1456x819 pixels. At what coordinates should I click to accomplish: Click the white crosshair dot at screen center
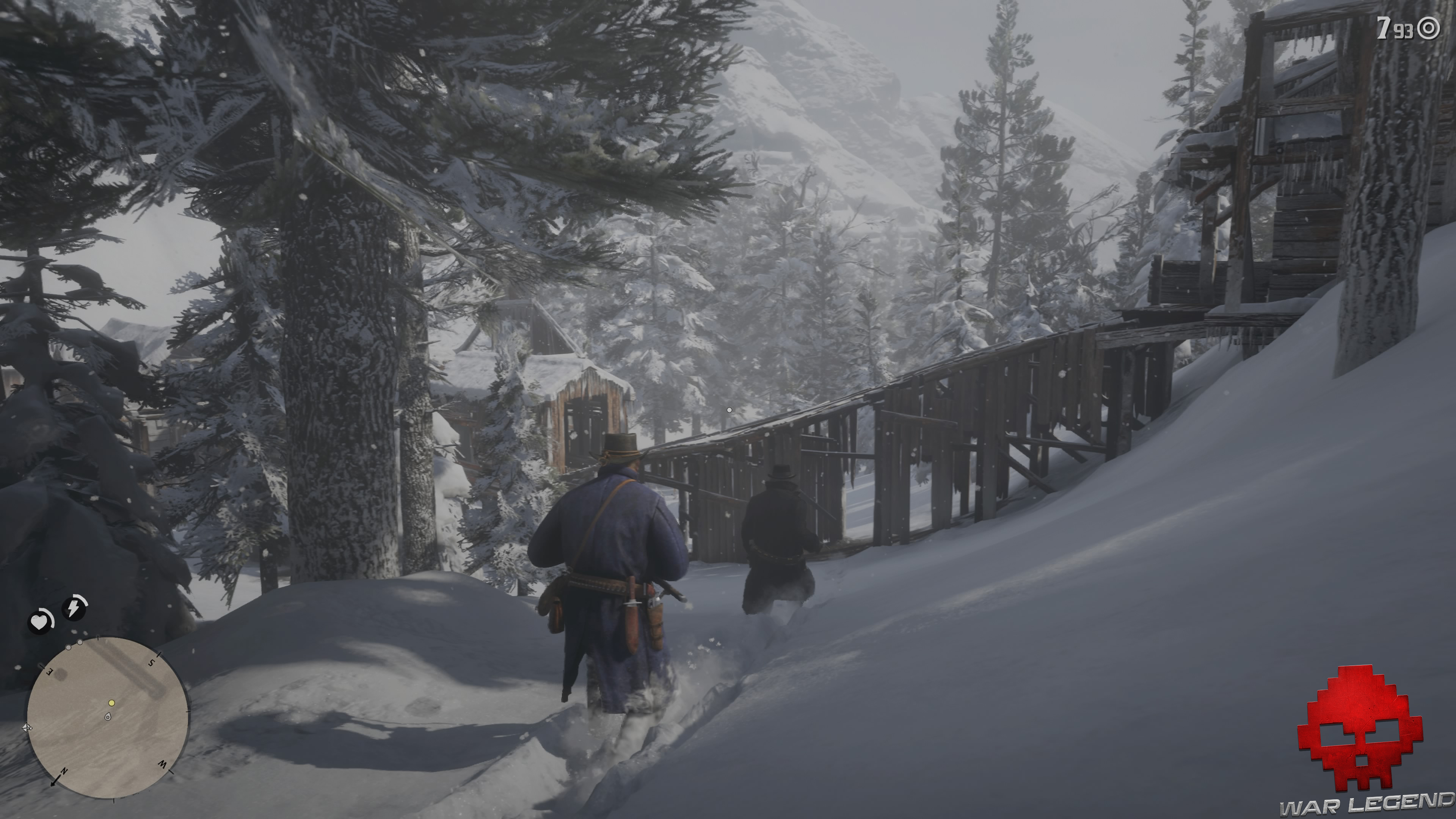tap(729, 410)
